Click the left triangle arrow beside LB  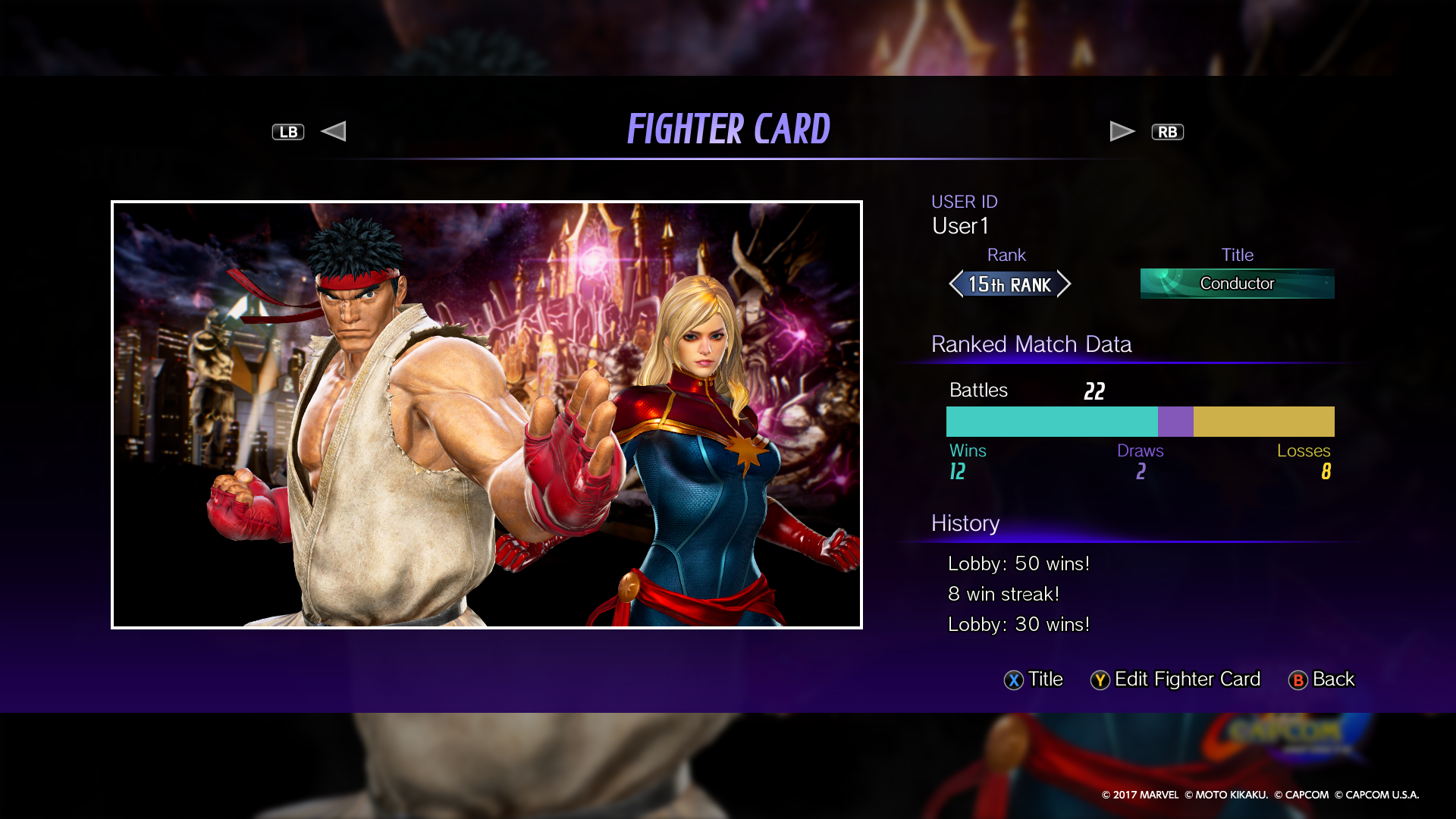pos(334,130)
